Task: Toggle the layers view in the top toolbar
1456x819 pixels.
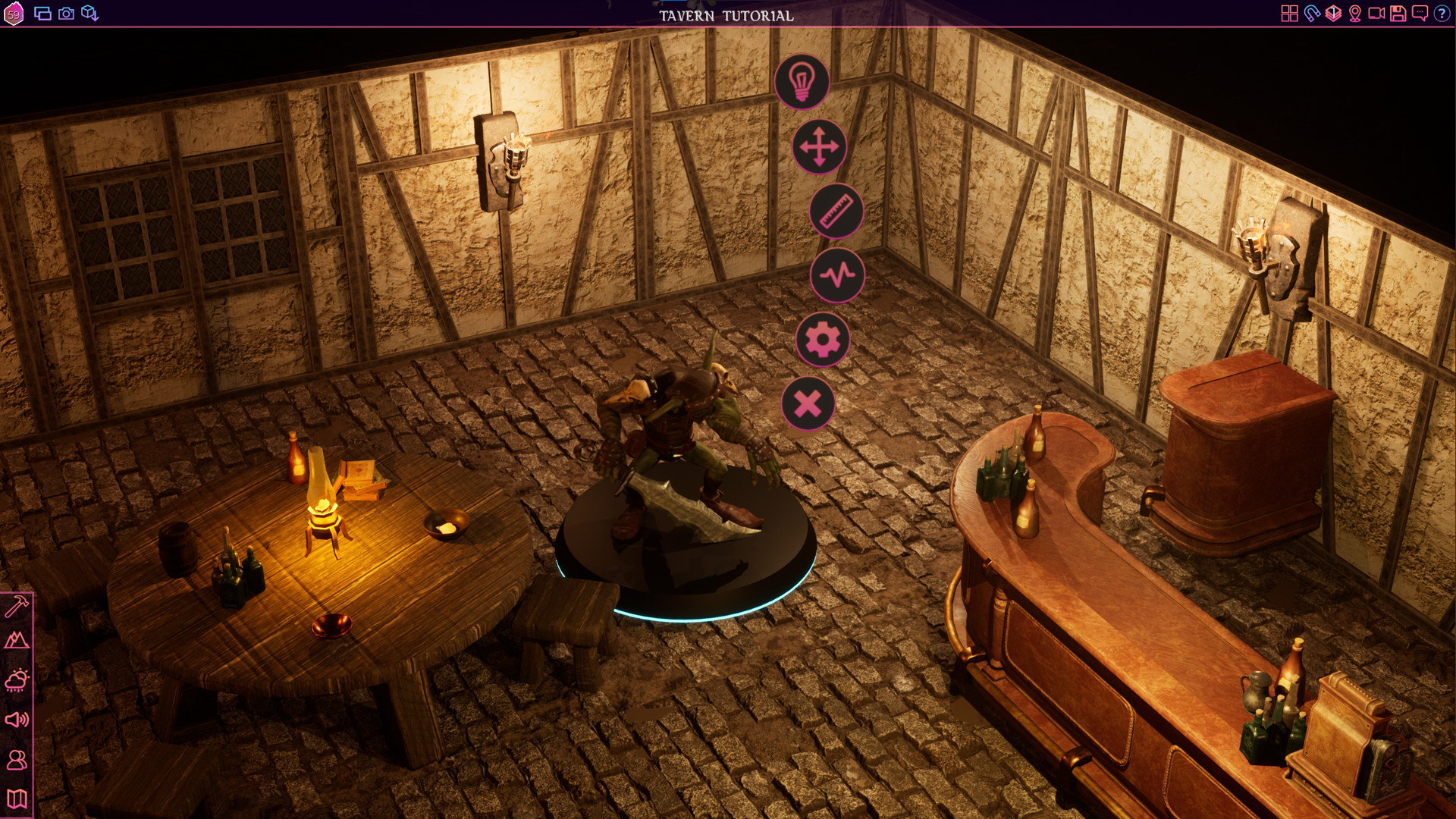Action: pyautogui.click(x=1332, y=13)
